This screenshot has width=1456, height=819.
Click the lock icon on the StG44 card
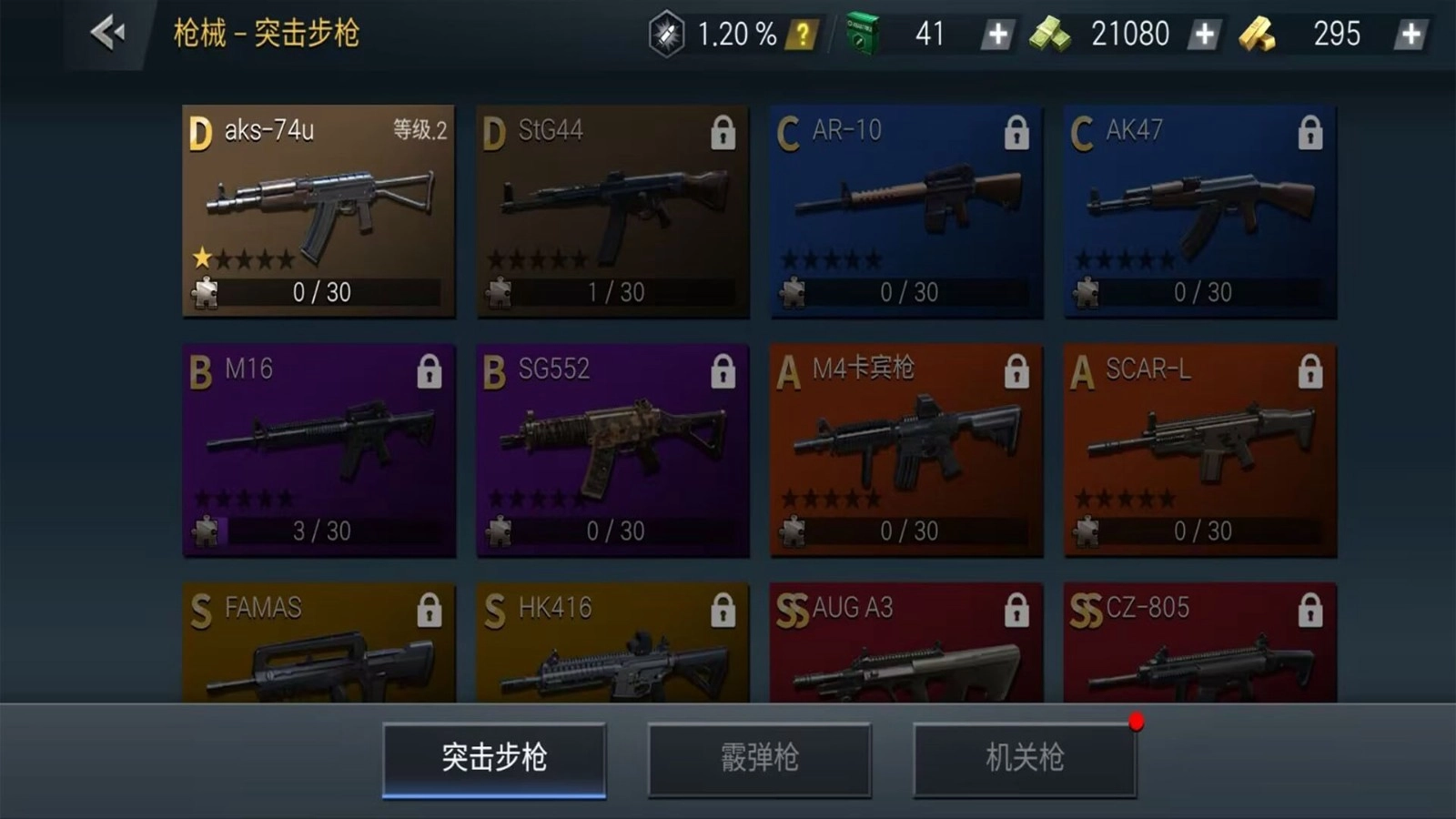point(723,132)
